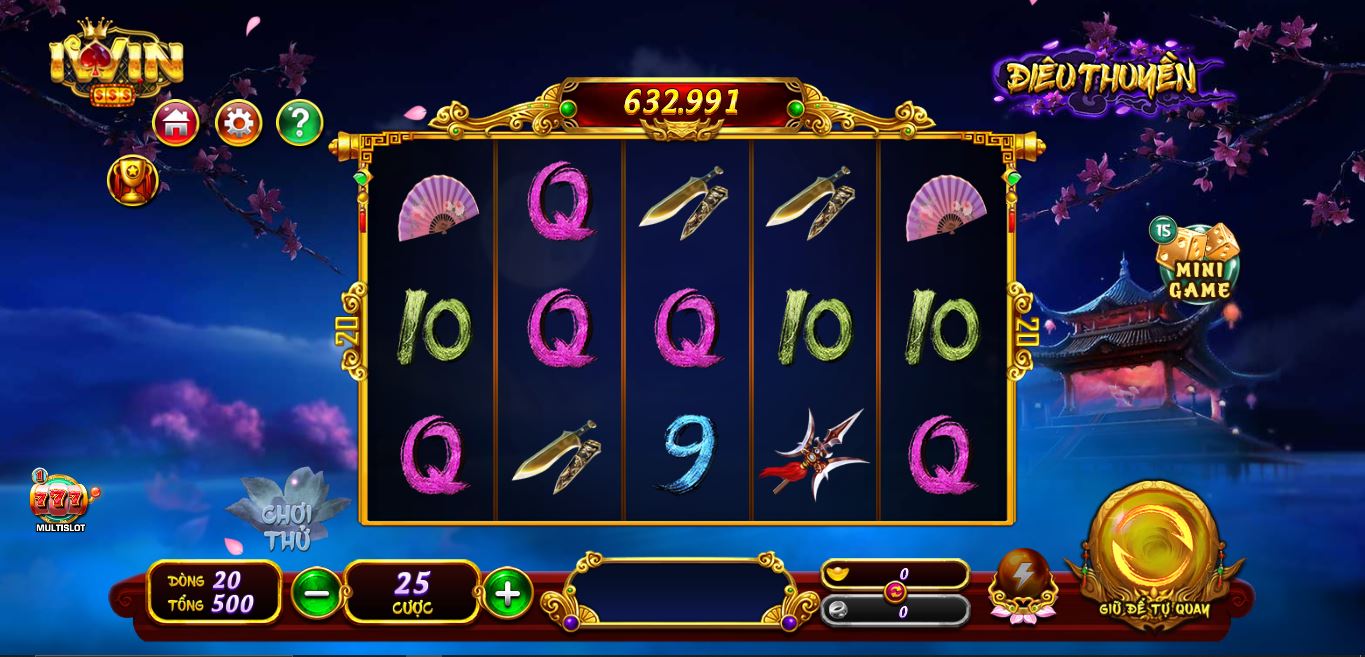Show the help question mark guide
The width and height of the screenshot is (1365, 657).
[x=299, y=123]
